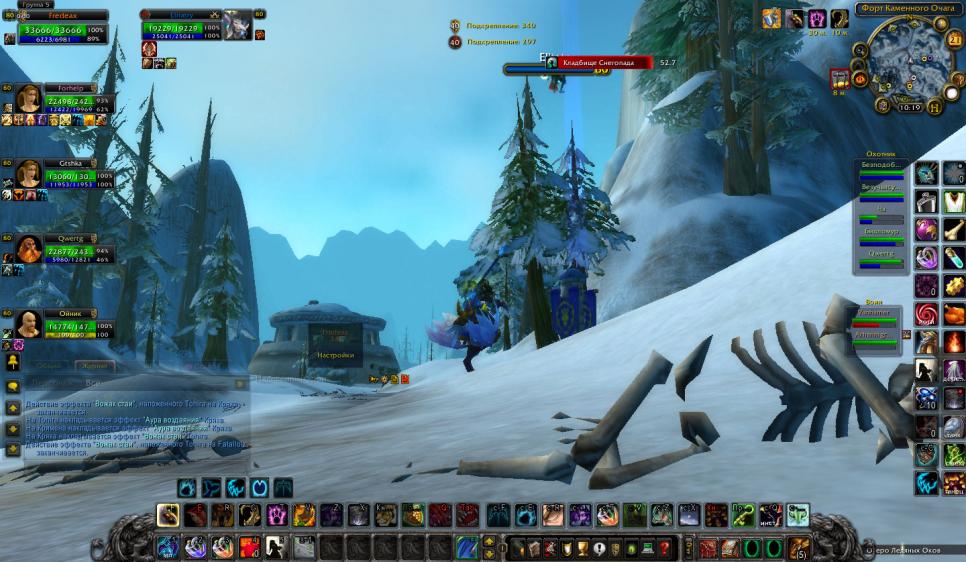Click the Кладбище Снегопада capture bar
This screenshot has width=966, height=562.
(x=597, y=62)
